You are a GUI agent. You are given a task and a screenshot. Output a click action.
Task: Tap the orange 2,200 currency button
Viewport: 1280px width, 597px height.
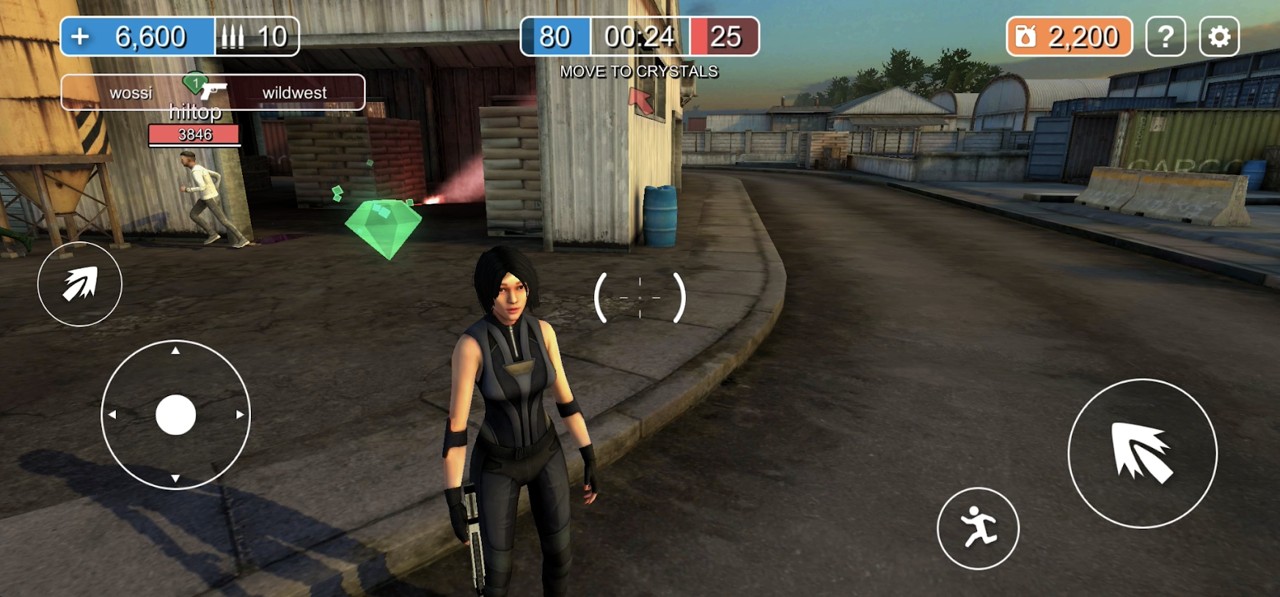pyautogui.click(x=1069, y=37)
